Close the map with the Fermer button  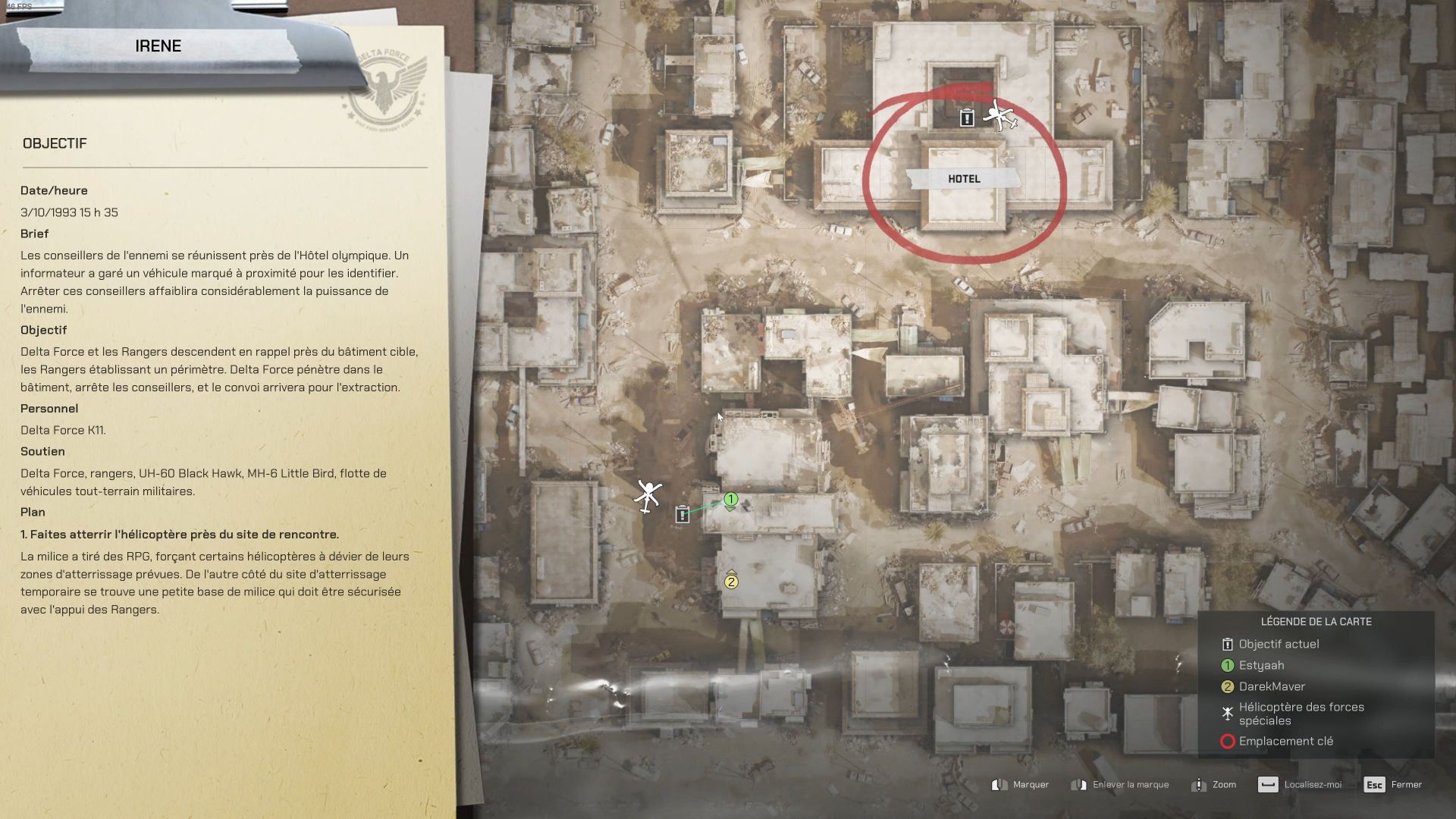1394,785
